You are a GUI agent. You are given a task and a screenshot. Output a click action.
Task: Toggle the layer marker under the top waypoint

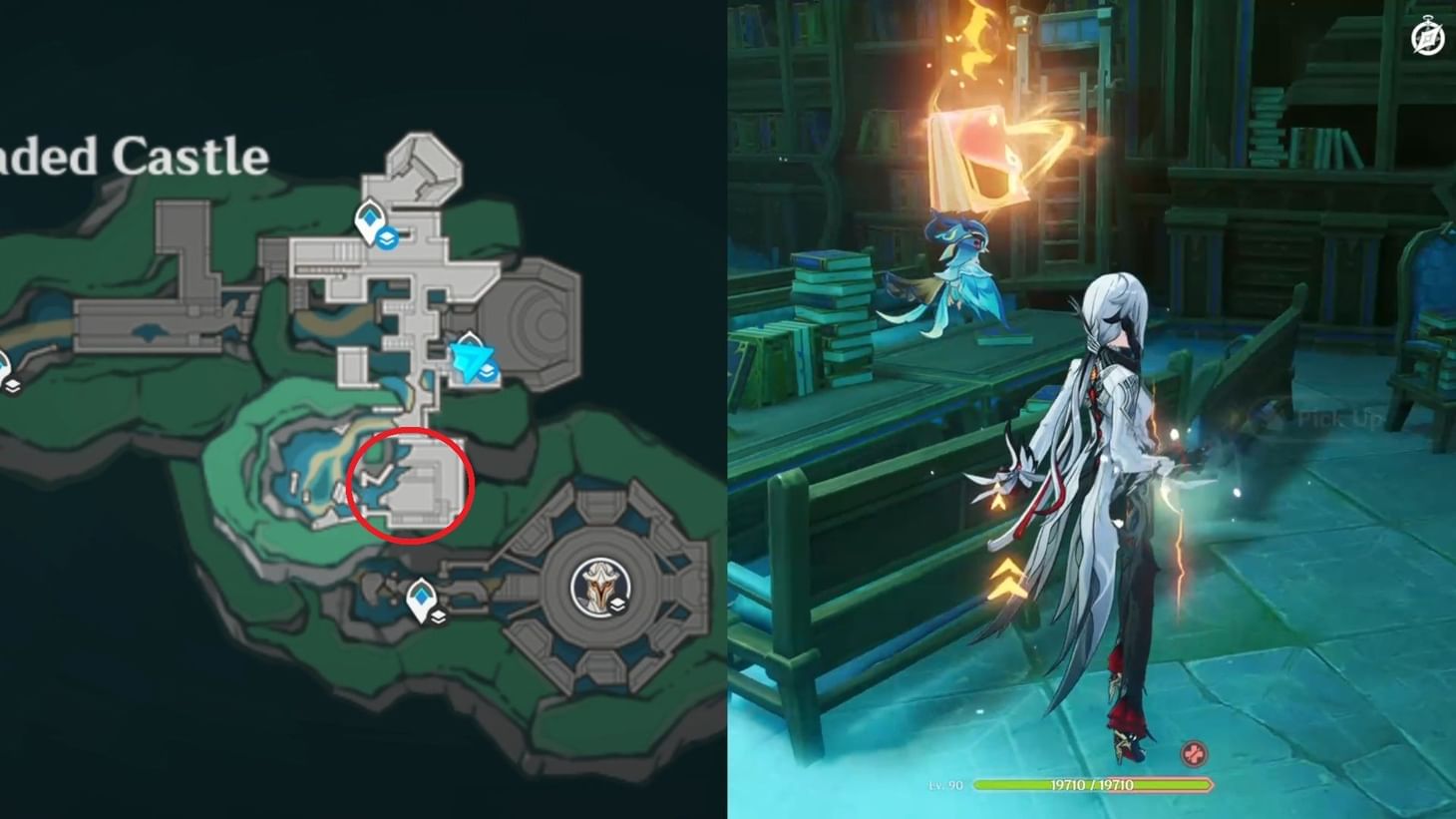387,239
